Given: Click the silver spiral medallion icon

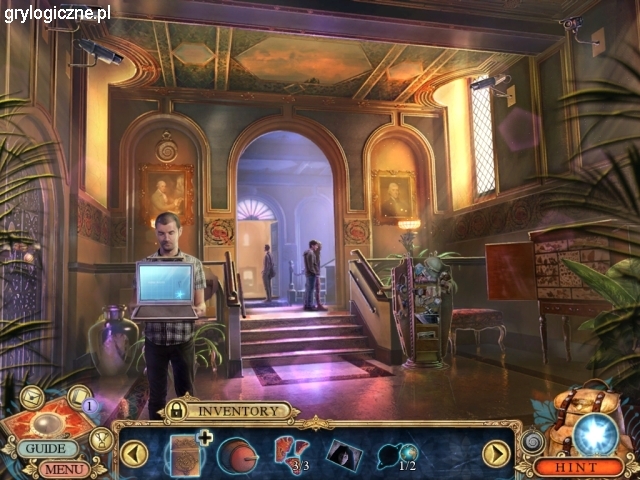Looking at the screenshot, I should 532,440.
